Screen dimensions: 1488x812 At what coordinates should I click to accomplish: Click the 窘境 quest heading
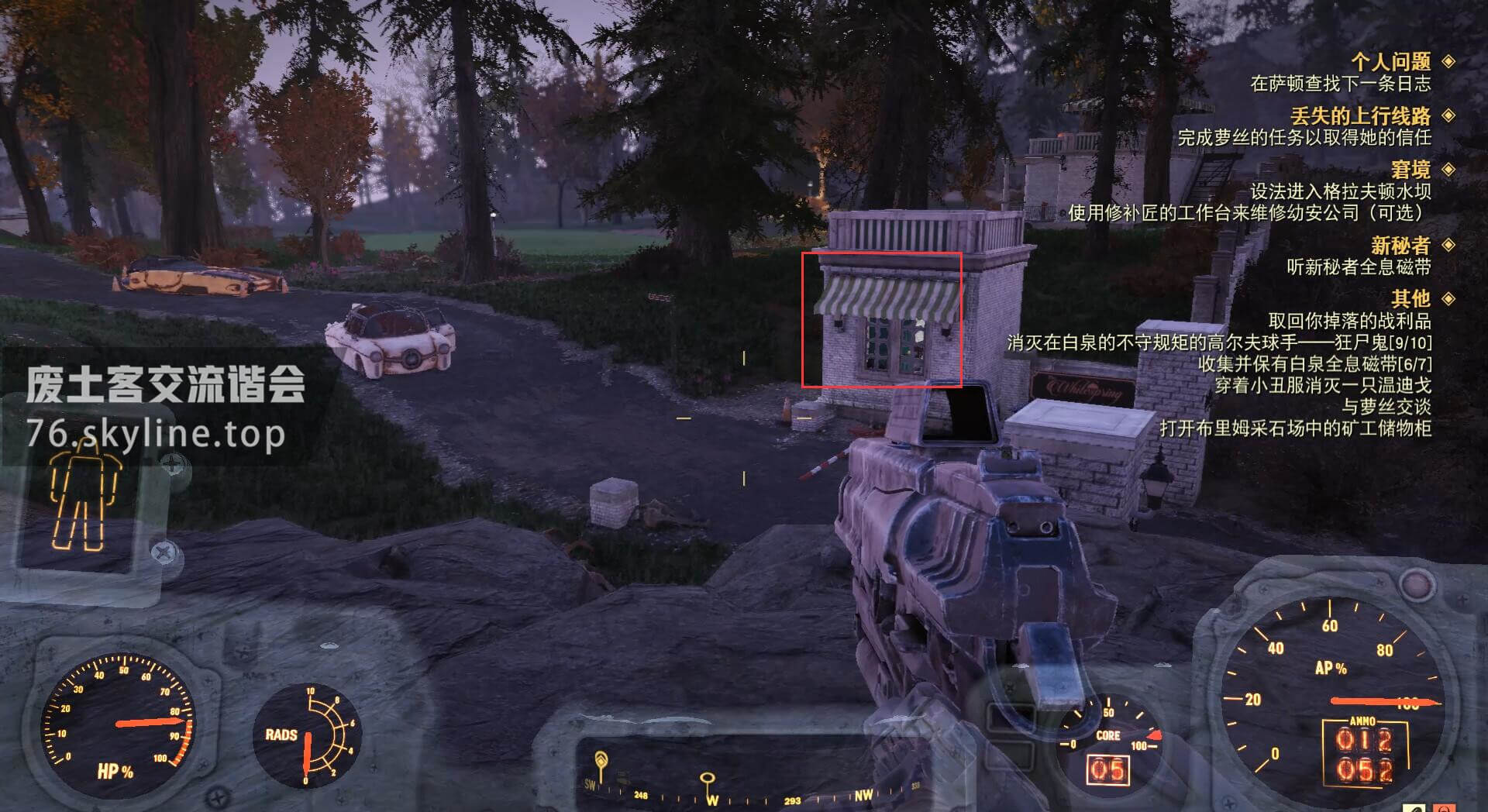pyautogui.click(x=1410, y=169)
